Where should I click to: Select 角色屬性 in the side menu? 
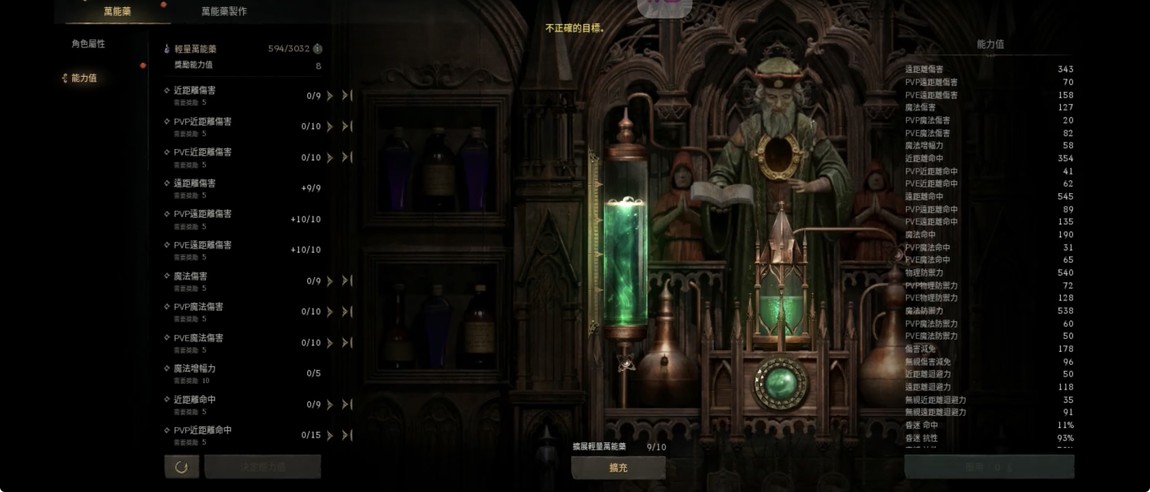pyautogui.click(x=88, y=44)
